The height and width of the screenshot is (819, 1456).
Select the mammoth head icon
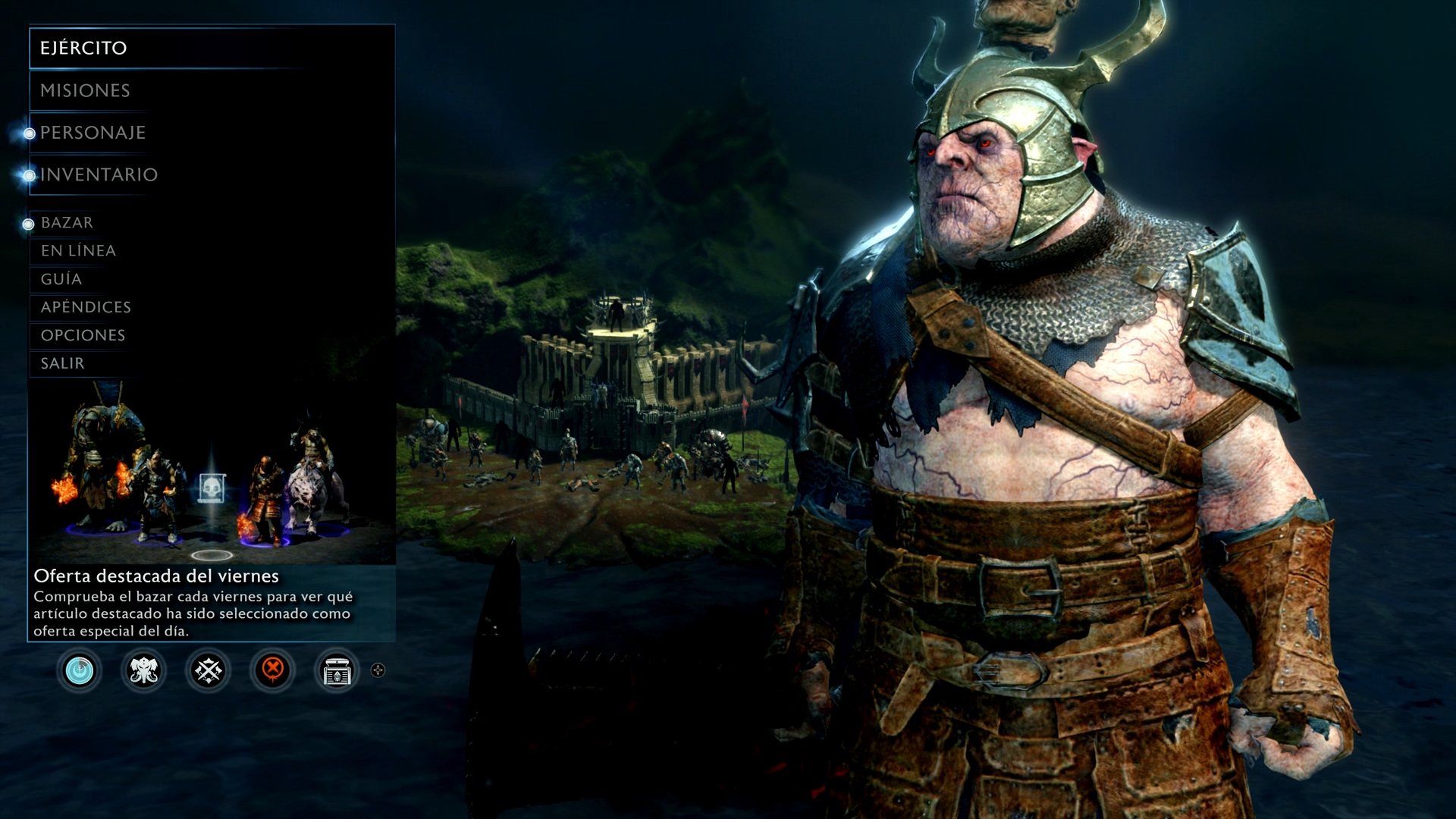coord(144,670)
